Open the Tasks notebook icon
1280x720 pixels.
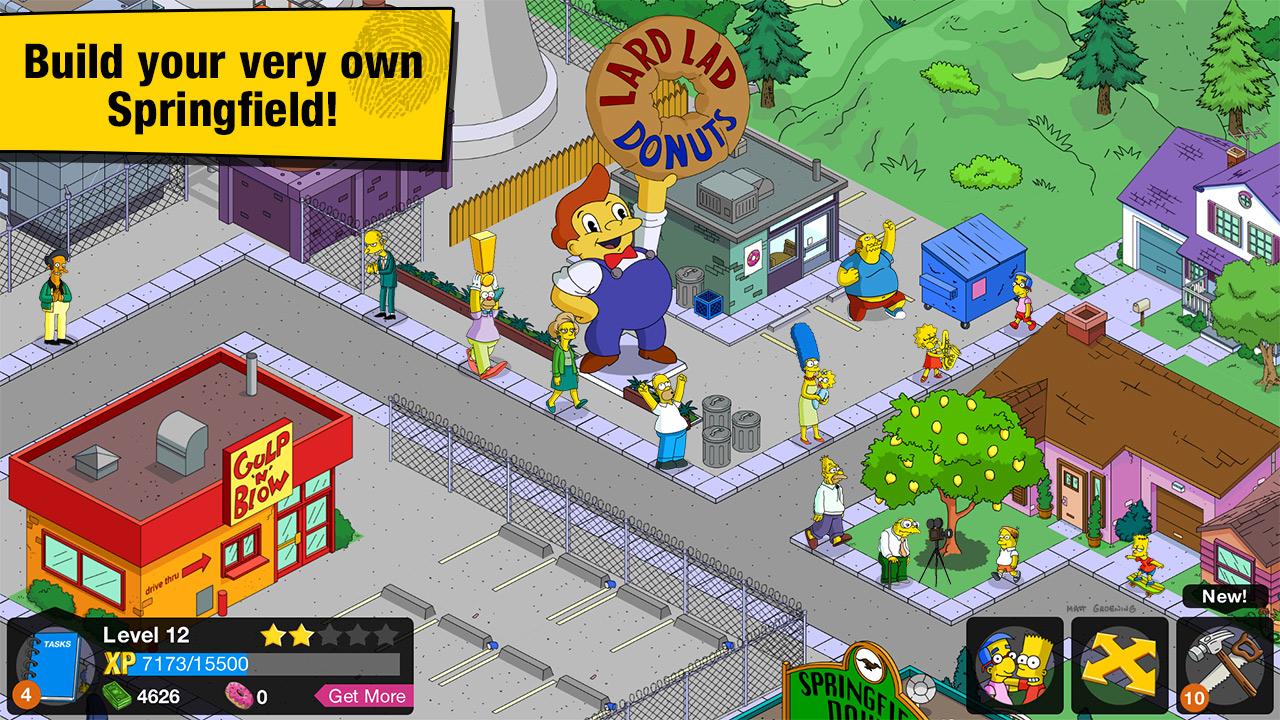click(x=55, y=668)
